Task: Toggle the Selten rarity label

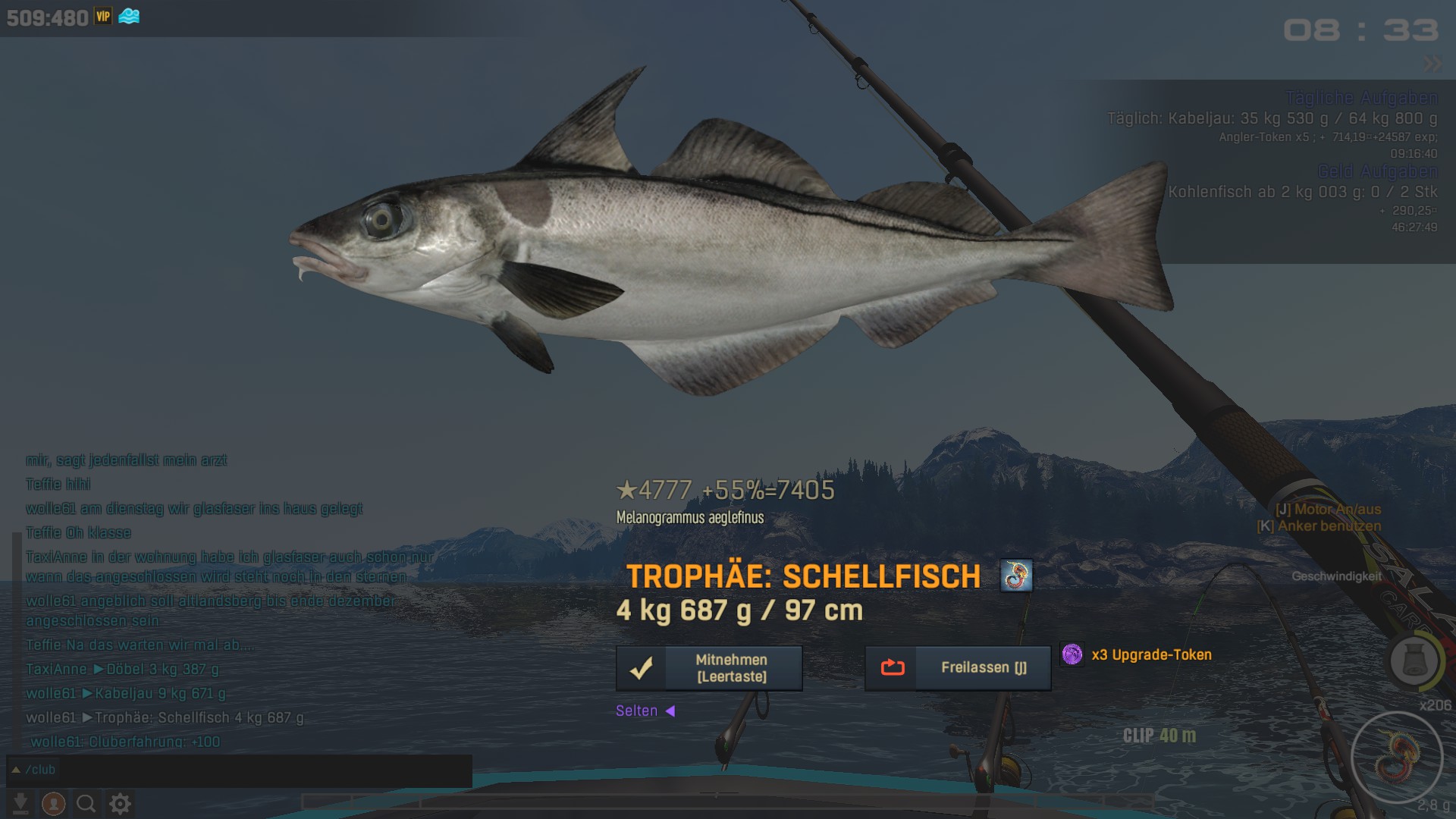Action: point(645,711)
